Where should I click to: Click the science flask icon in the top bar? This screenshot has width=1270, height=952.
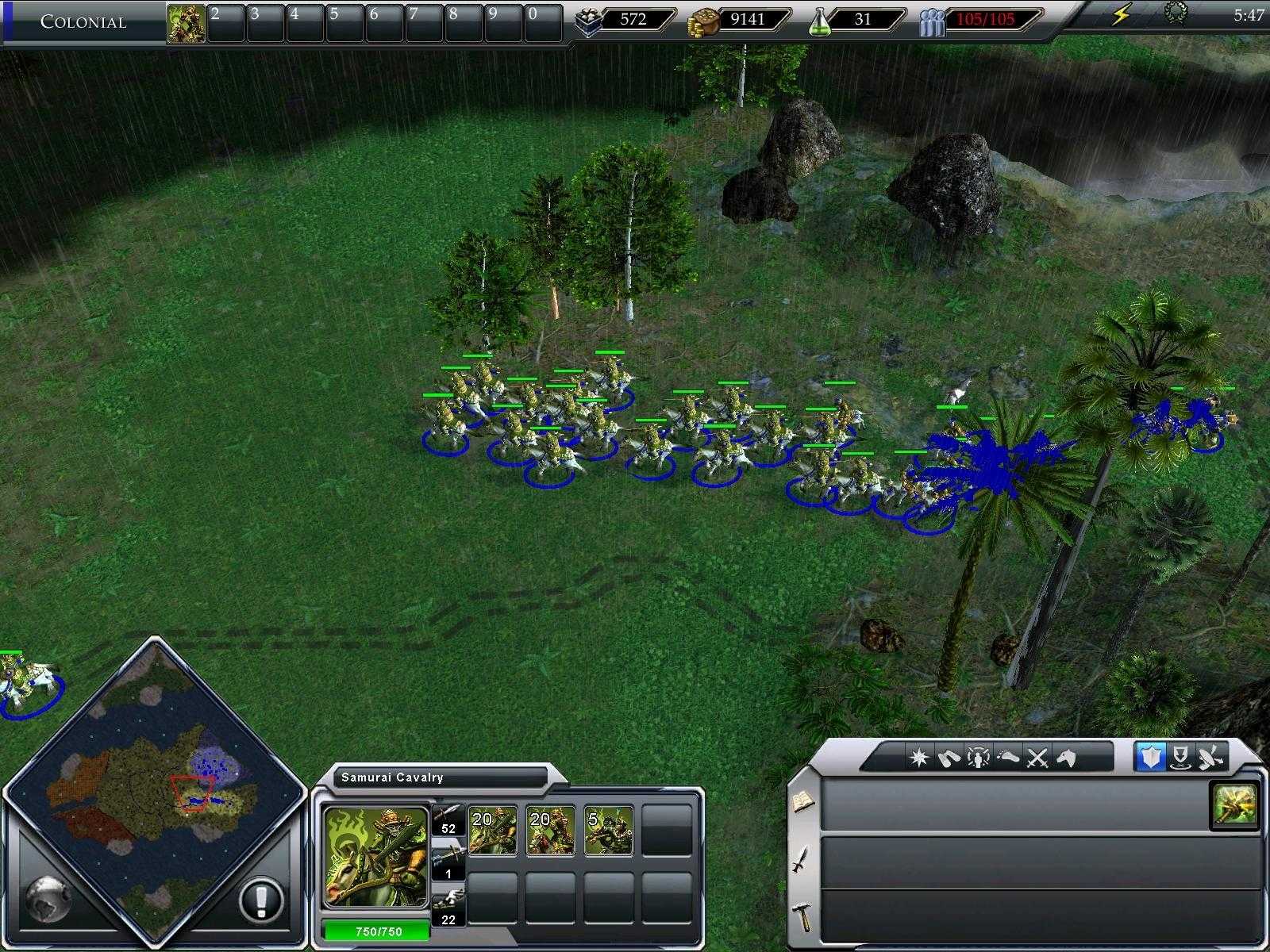pos(822,20)
